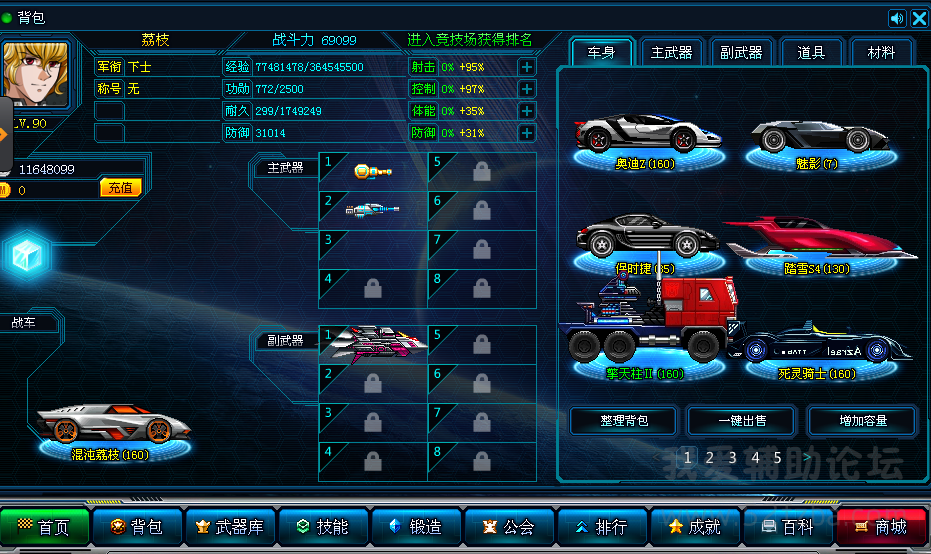
Task: Choose the 死灵骑士 (160) car
Action: point(823,348)
